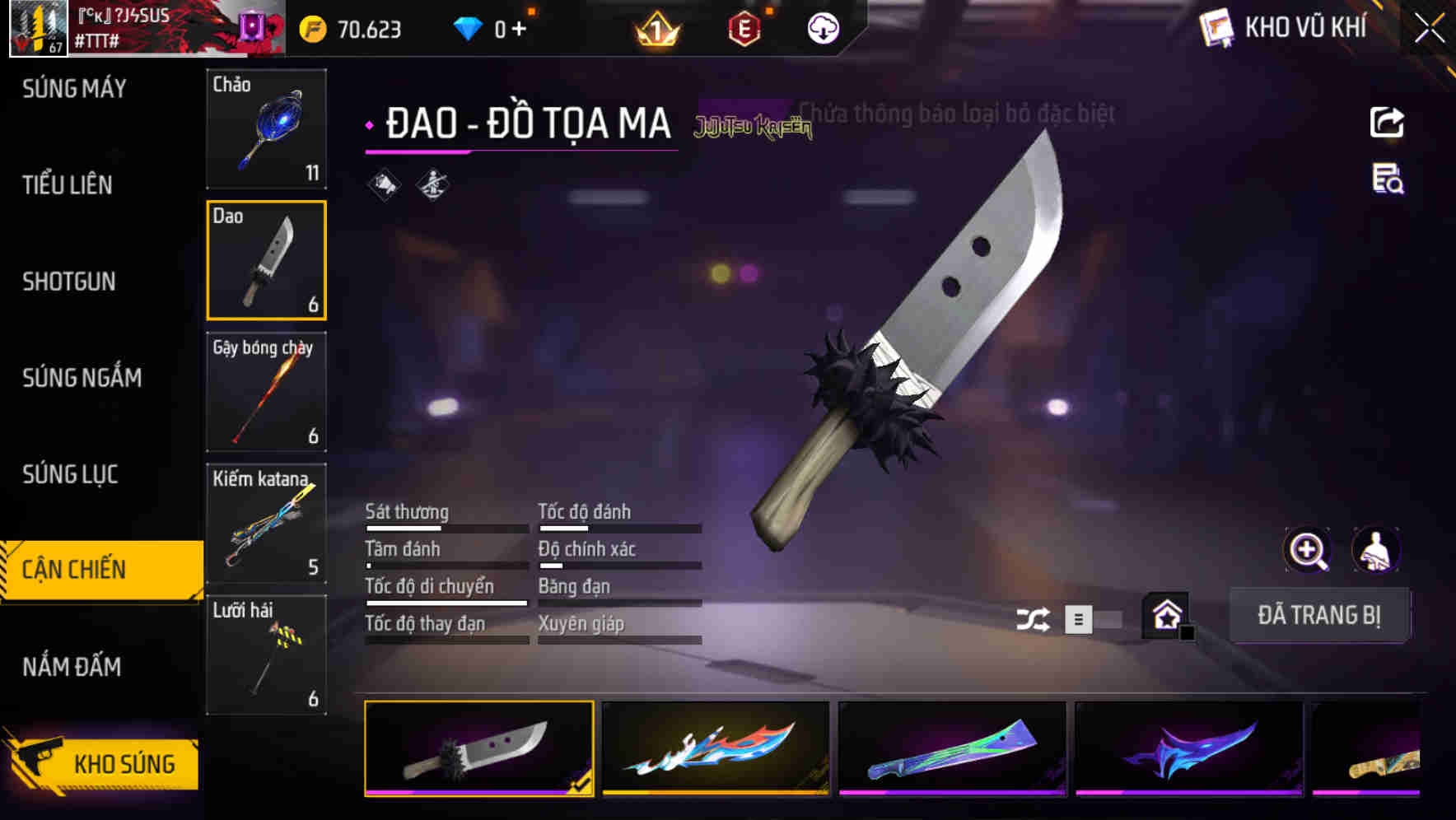Select the SHOTGUN category in the sidebar
The image size is (1456, 820).
click(x=68, y=282)
